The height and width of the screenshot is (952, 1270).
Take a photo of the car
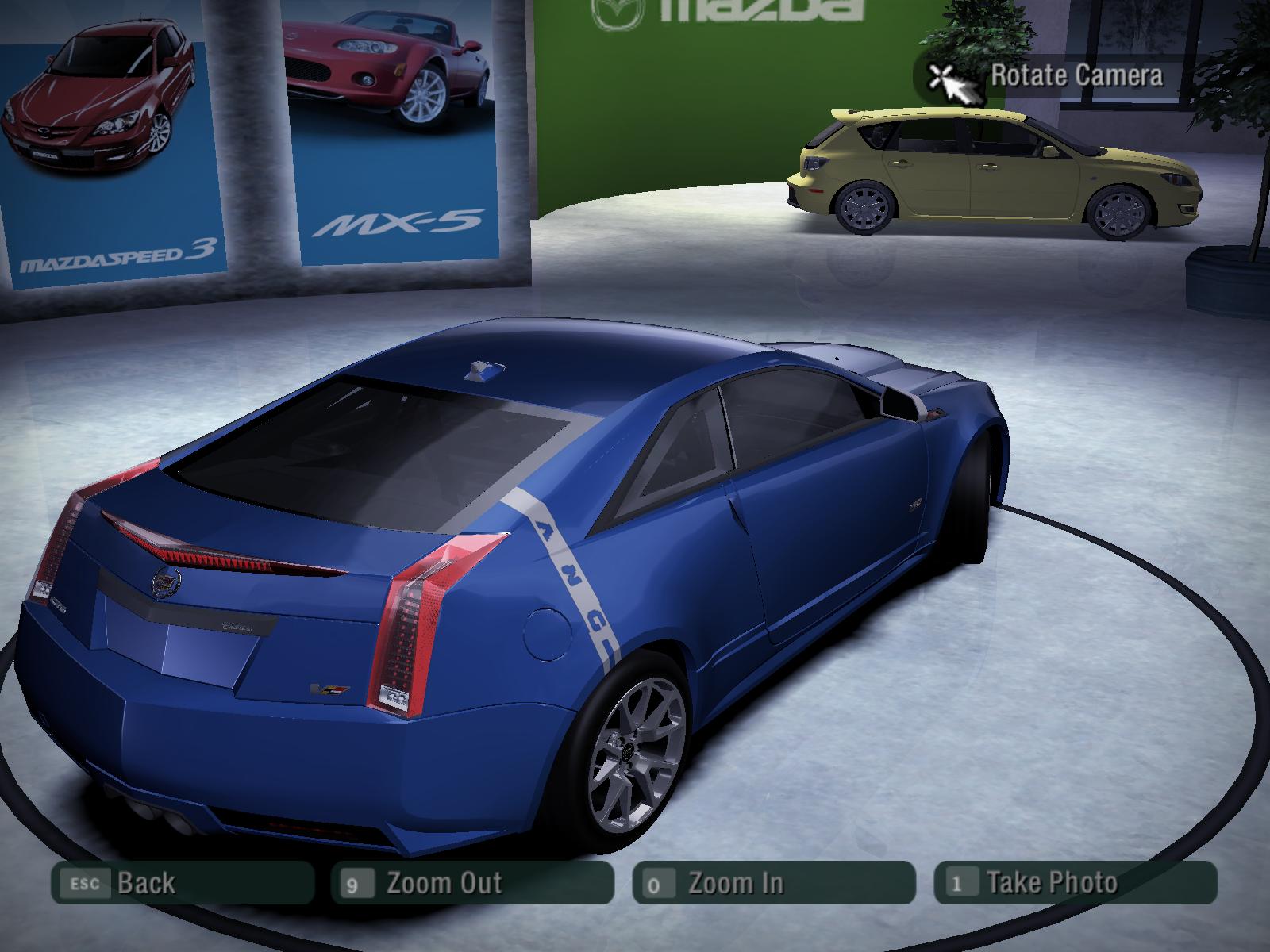point(1075,882)
